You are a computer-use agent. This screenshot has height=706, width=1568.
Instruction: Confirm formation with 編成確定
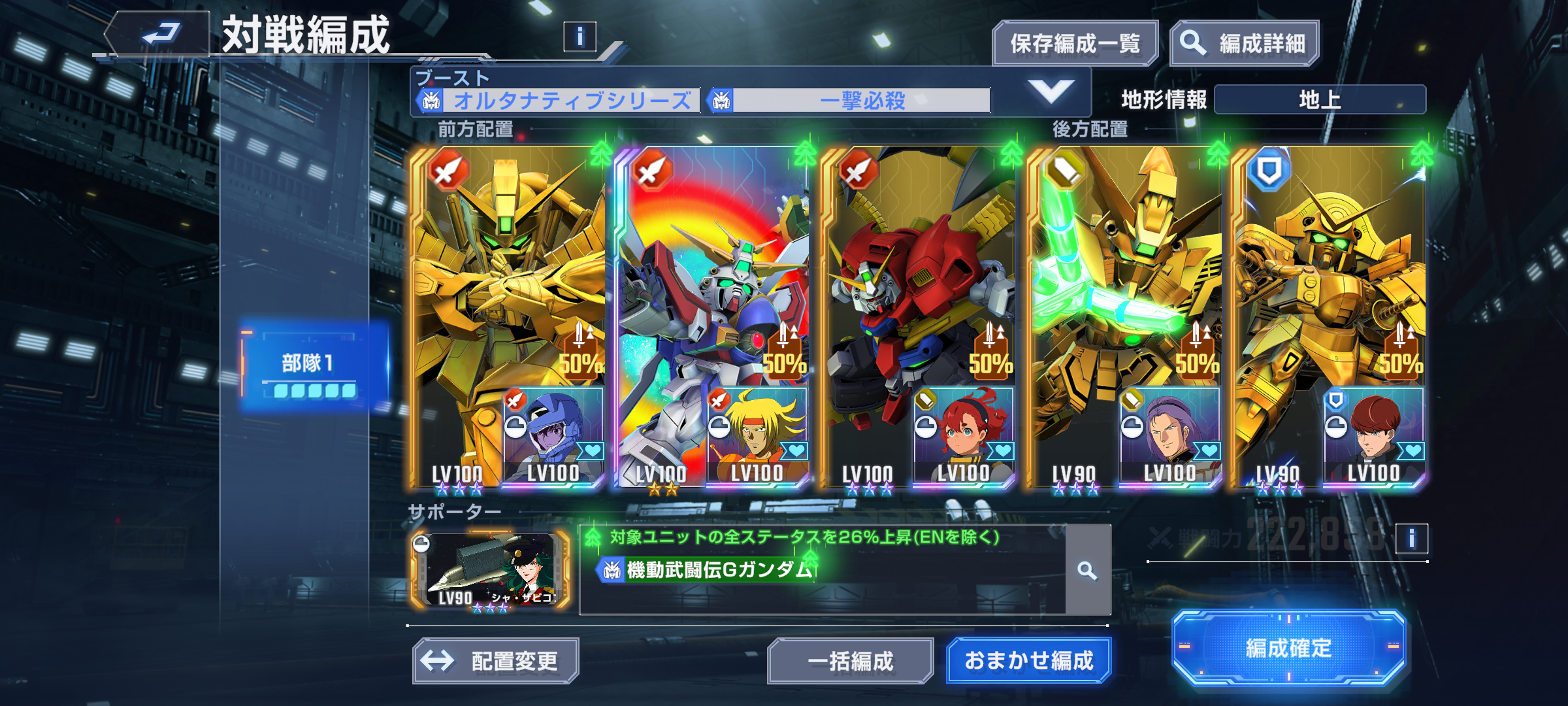tap(1288, 648)
